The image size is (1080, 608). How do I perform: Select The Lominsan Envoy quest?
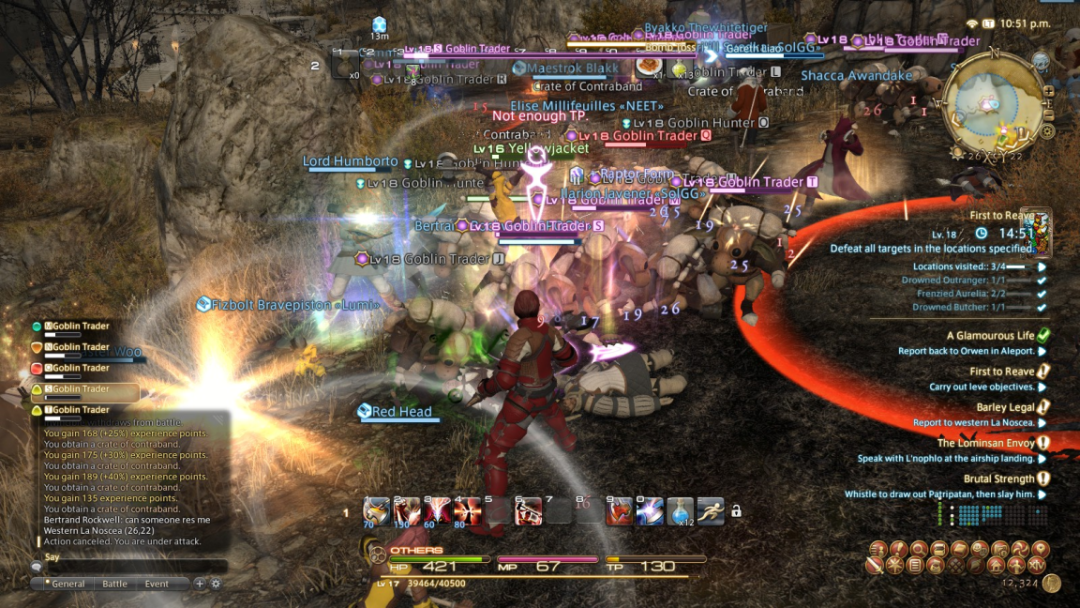[x=985, y=443]
